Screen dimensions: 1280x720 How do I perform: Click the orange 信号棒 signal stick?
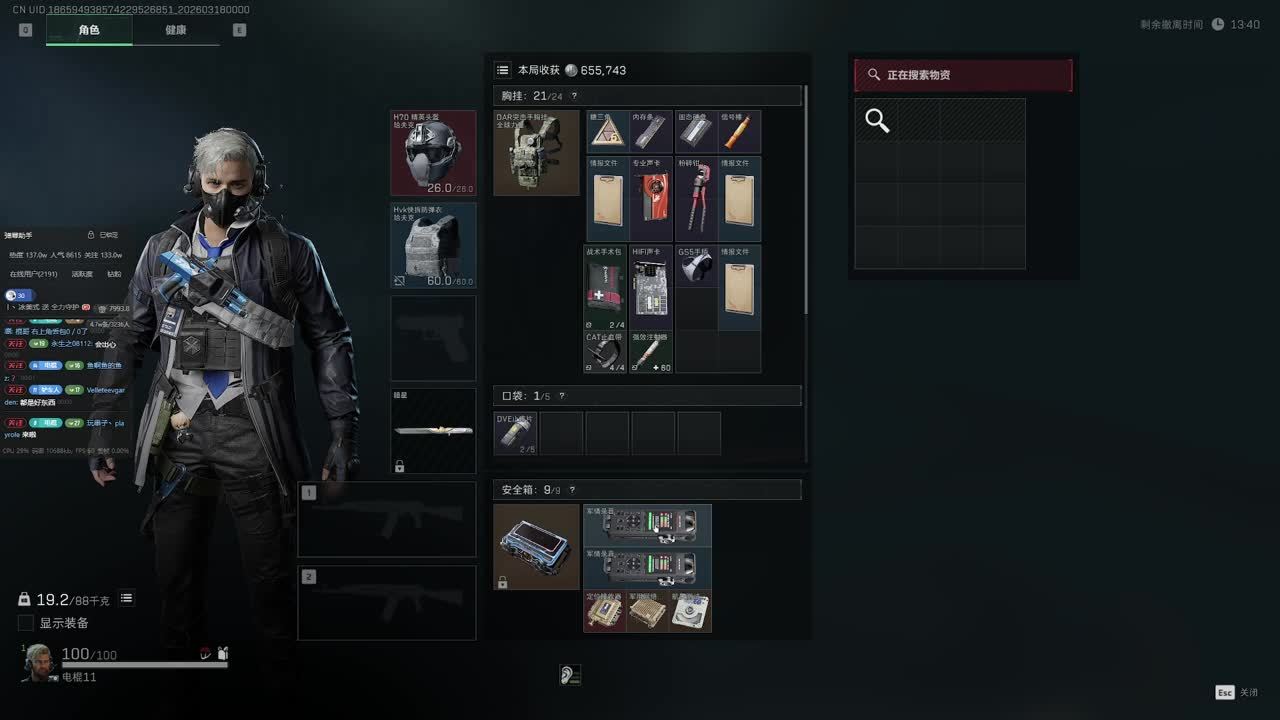point(739,132)
